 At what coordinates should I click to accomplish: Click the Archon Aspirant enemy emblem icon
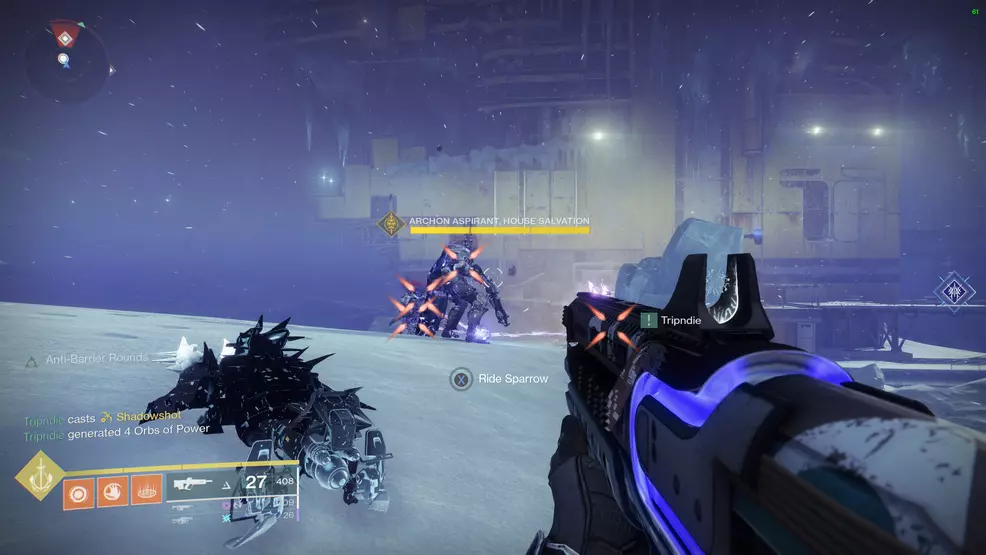(x=391, y=223)
